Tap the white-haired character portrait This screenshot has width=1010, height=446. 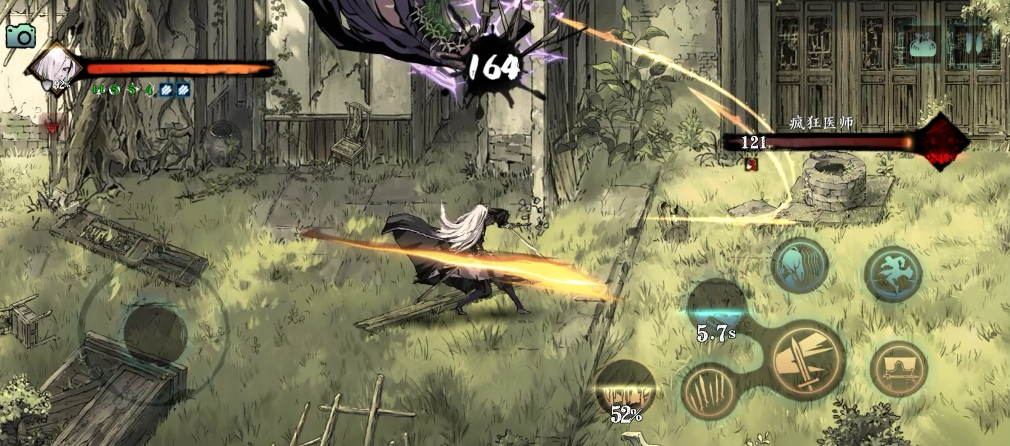coord(51,70)
